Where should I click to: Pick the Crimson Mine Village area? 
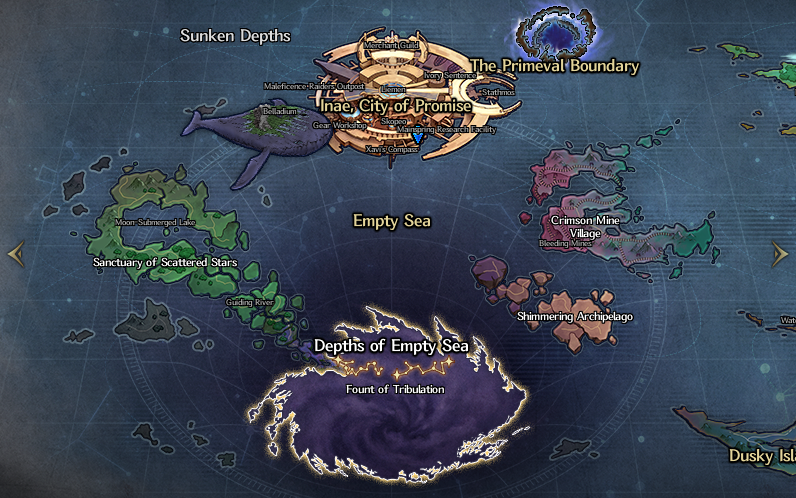590,227
